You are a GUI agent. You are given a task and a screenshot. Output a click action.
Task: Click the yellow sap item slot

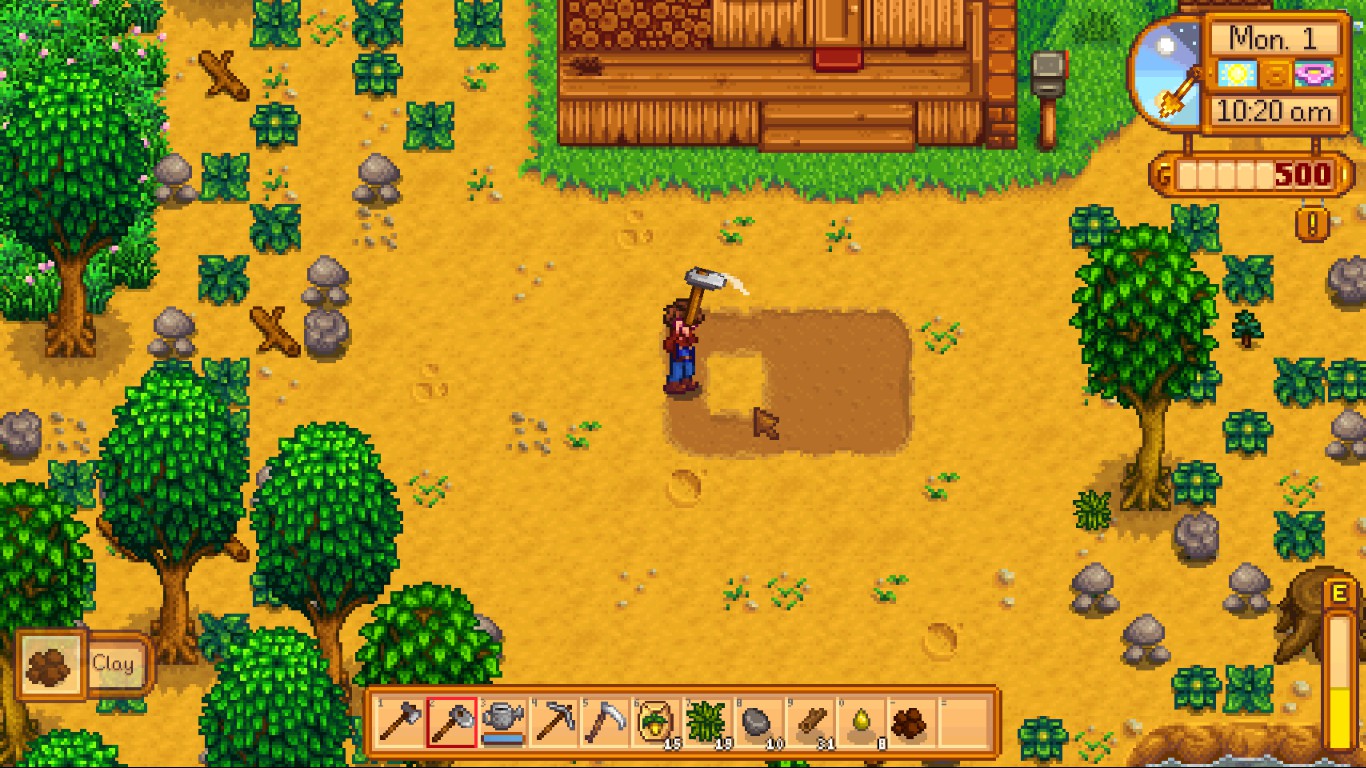point(861,722)
